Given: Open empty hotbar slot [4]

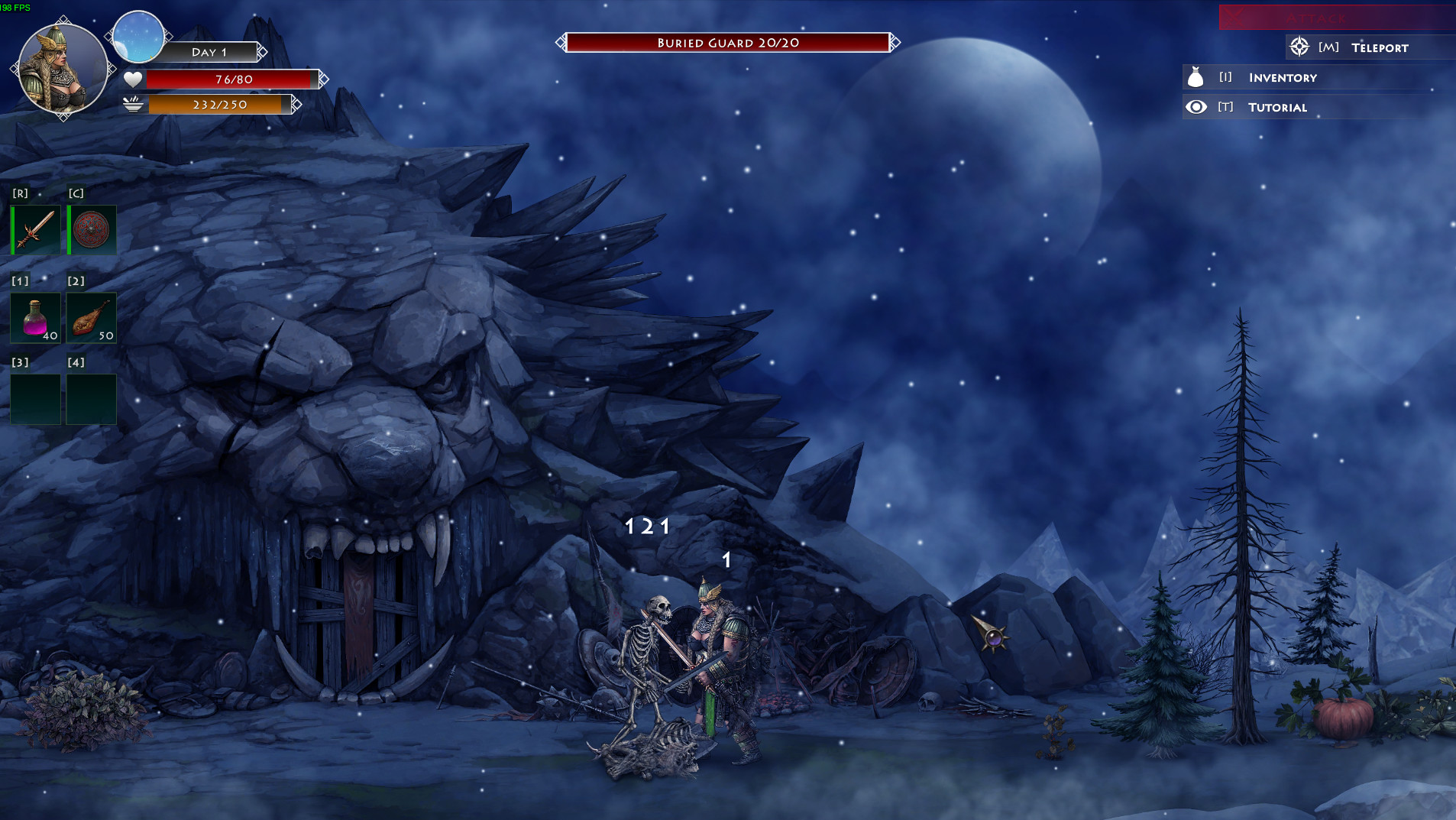Looking at the screenshot, I should point(91,399).
